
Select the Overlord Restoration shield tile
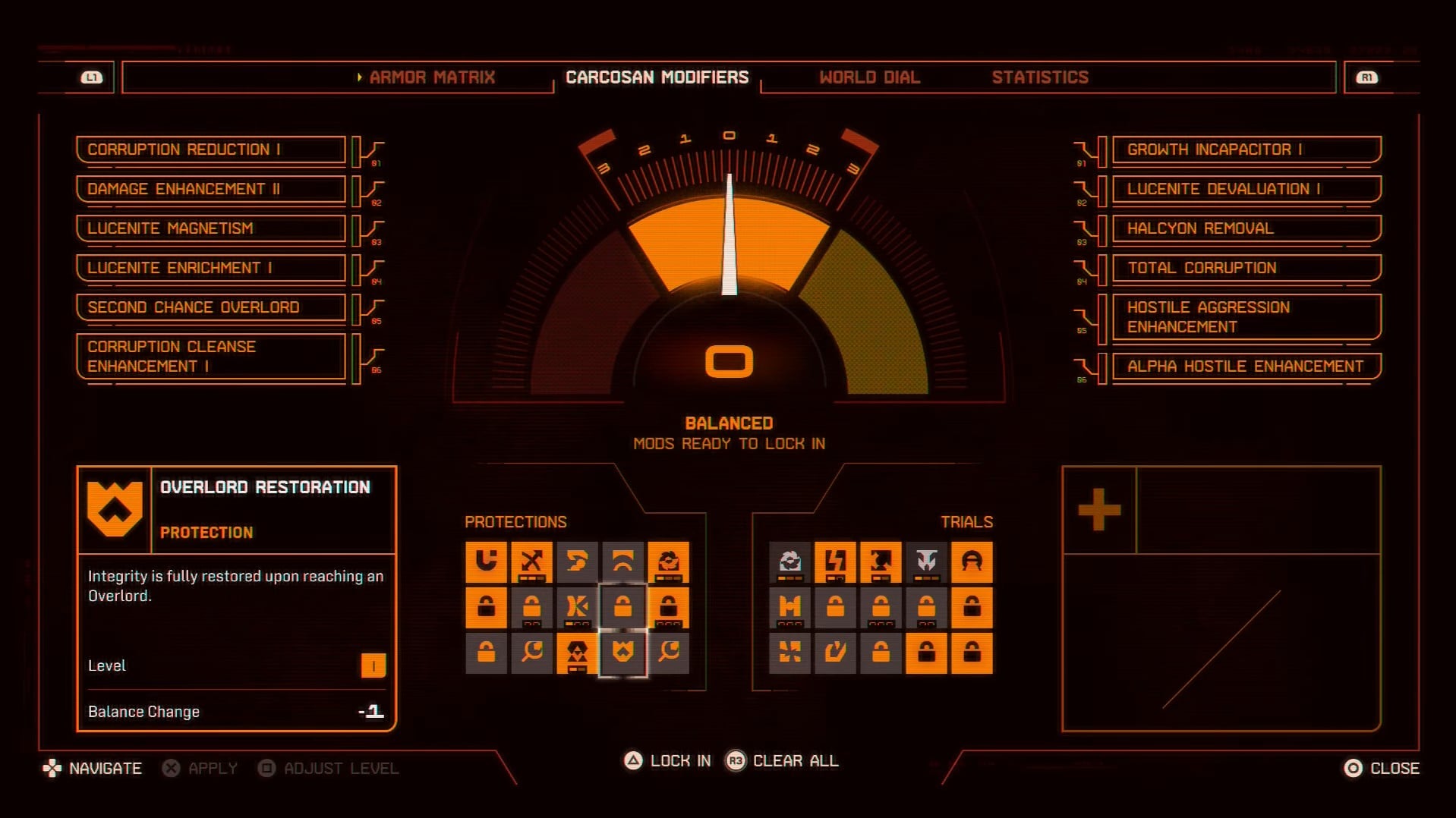(622, 652)
